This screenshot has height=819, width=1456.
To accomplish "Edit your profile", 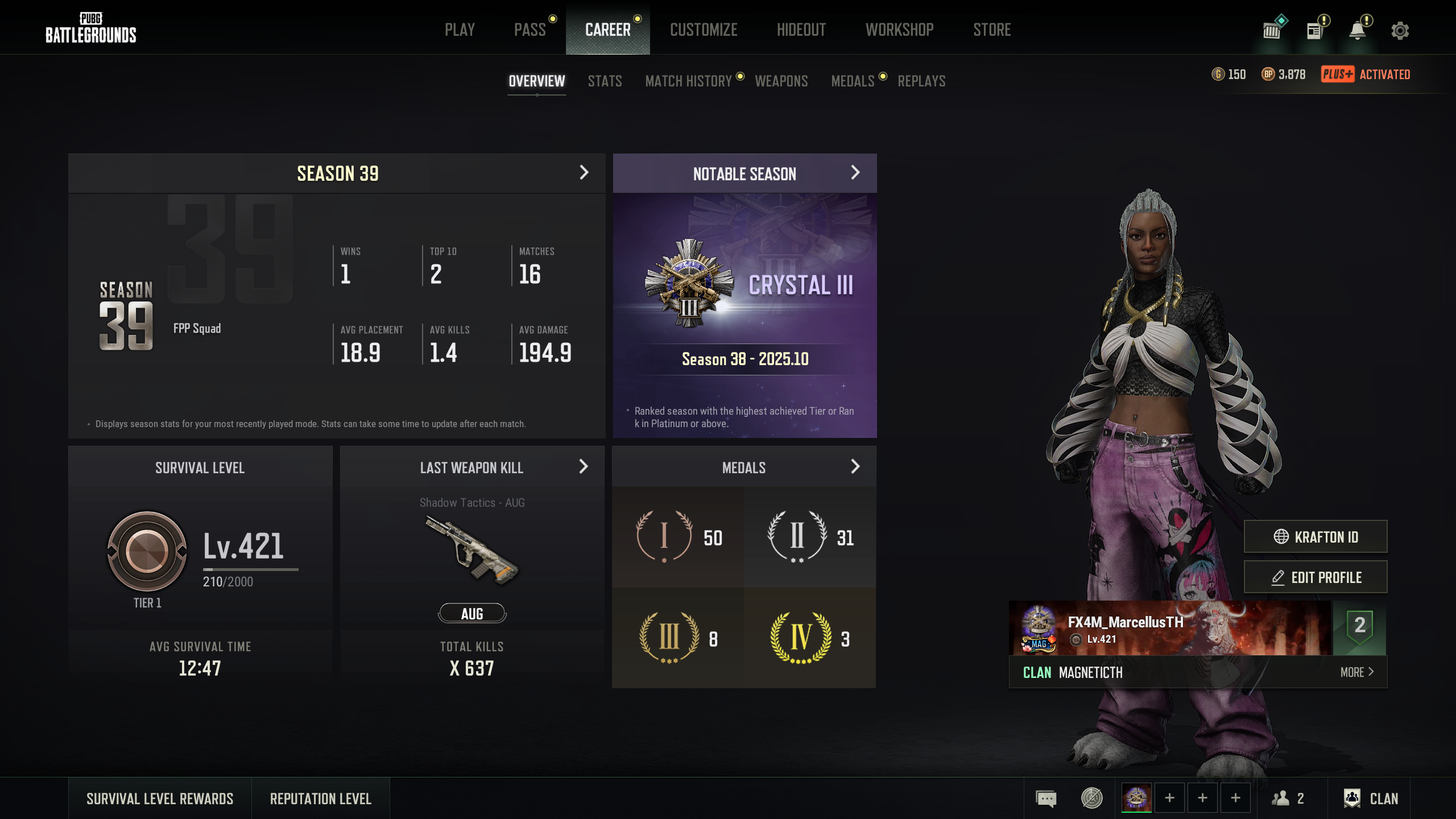I will tap(1315, 577).
